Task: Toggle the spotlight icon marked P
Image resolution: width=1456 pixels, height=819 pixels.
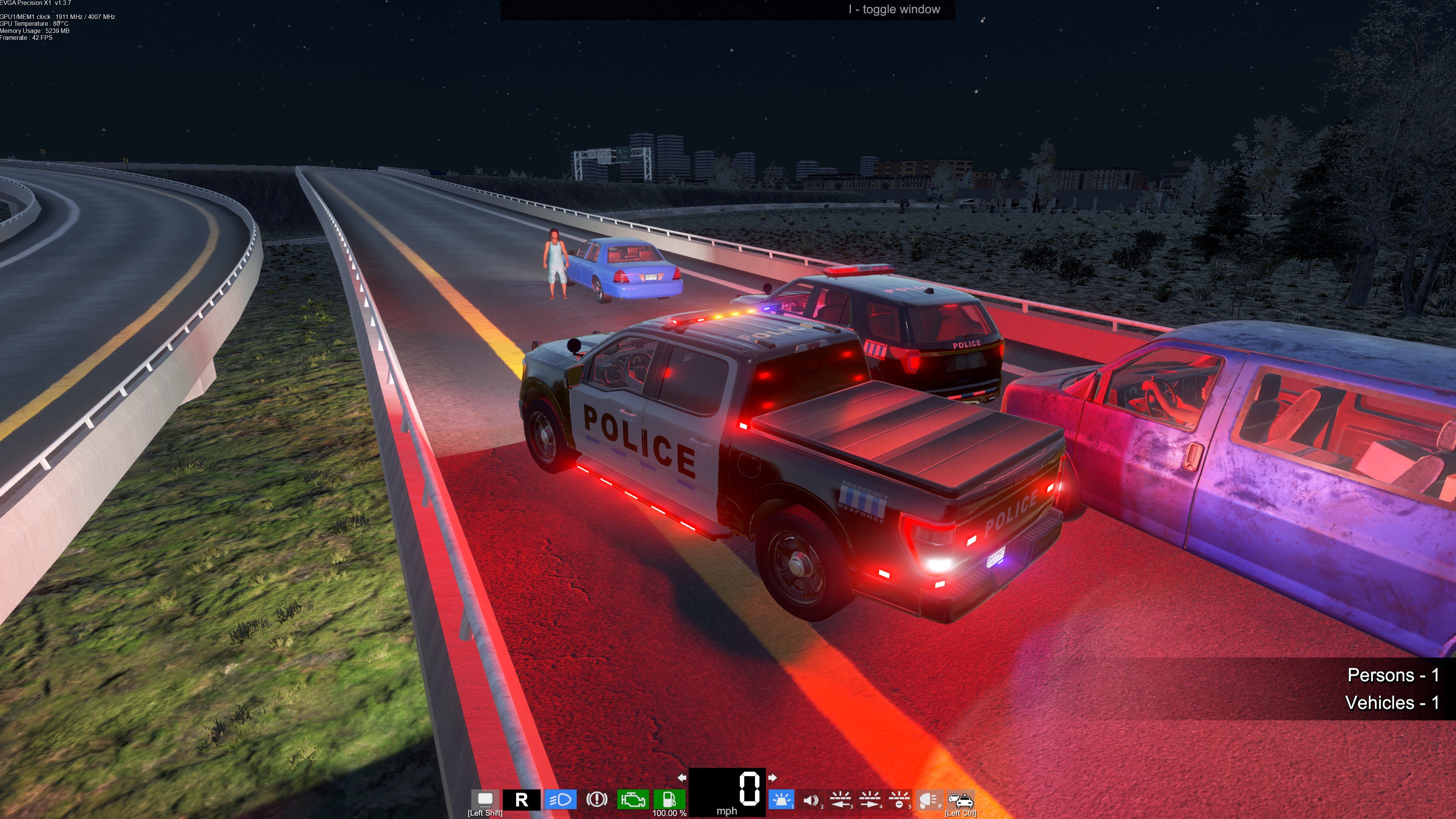Action: click(929, 800)
